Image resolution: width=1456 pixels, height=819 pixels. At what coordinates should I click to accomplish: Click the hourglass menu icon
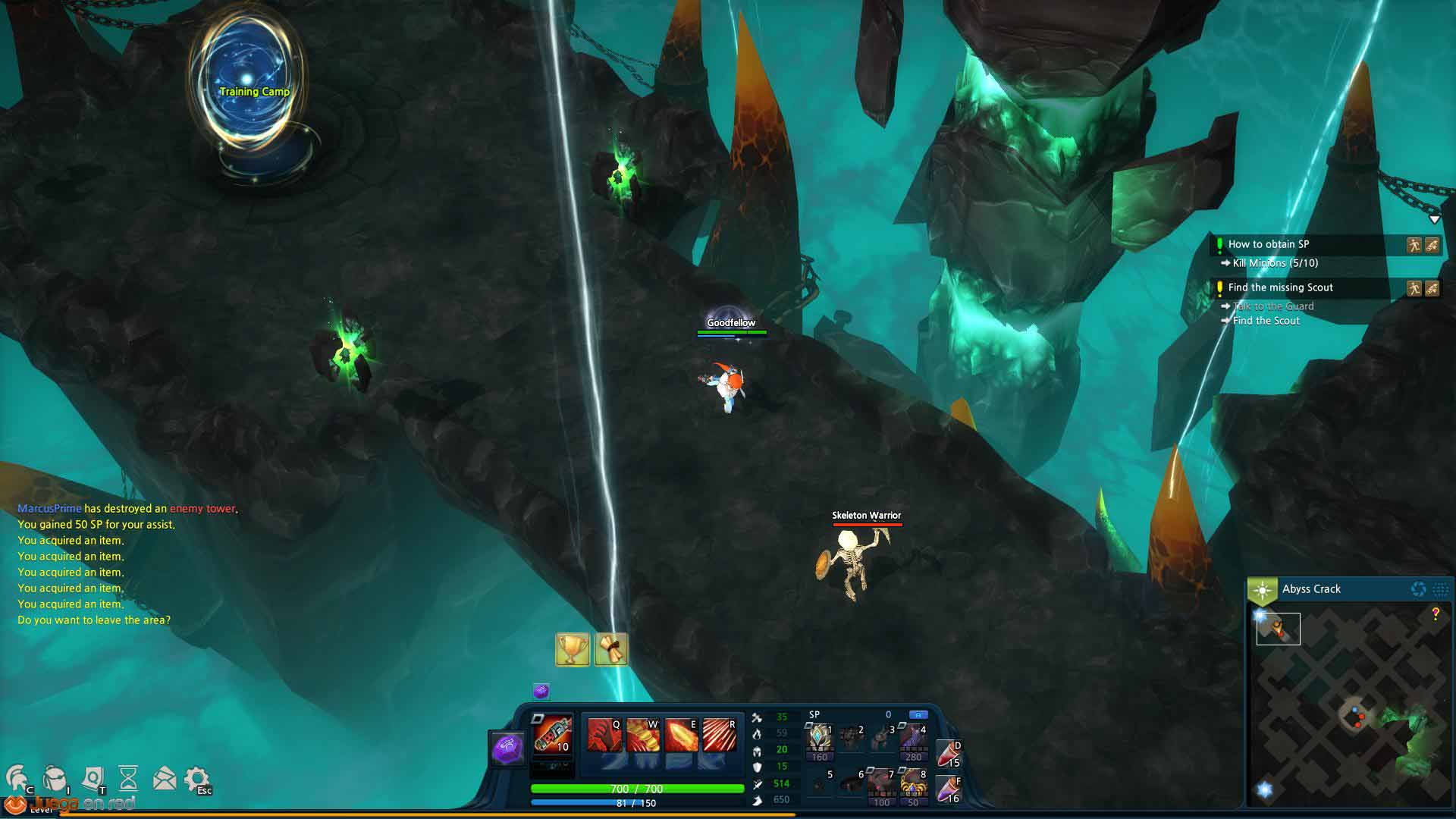click(x=128, y=778)
